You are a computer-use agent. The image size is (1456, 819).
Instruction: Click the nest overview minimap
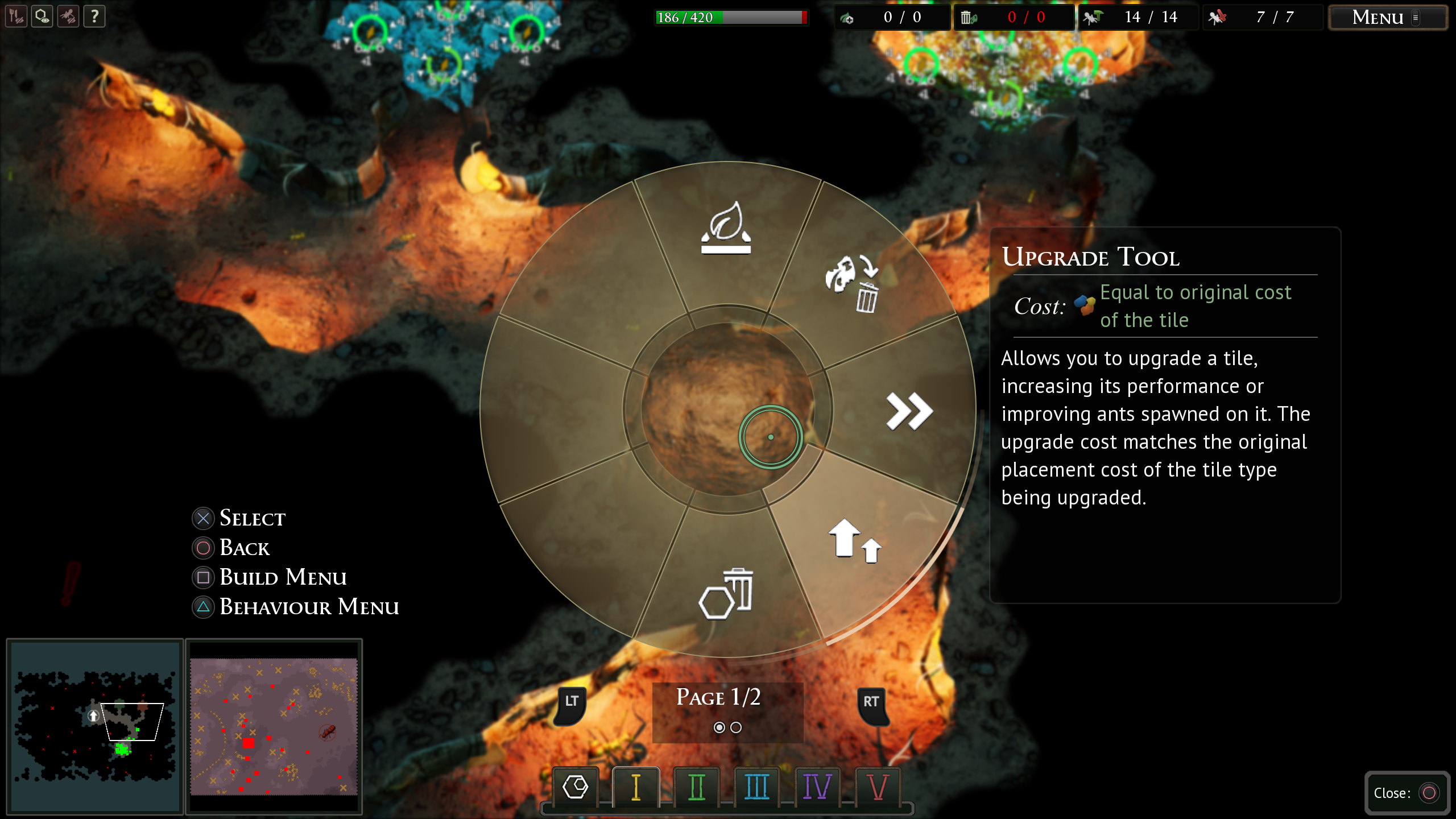tap(95, 726)
